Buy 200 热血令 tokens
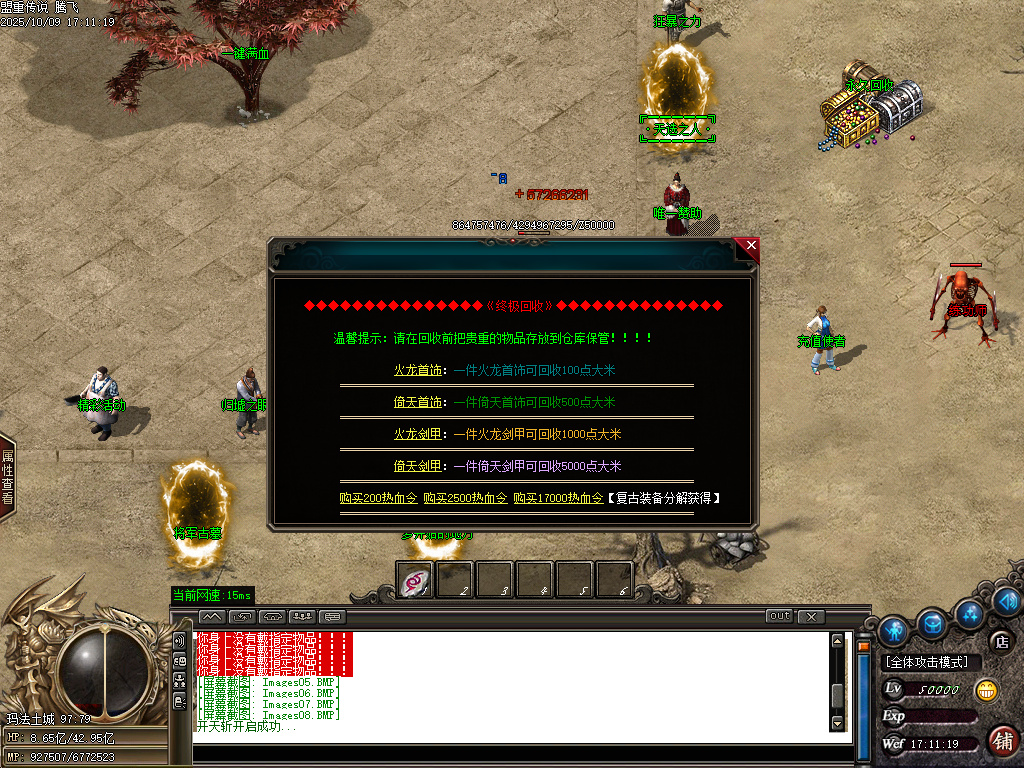1024x768 pixels. point(377,498)
